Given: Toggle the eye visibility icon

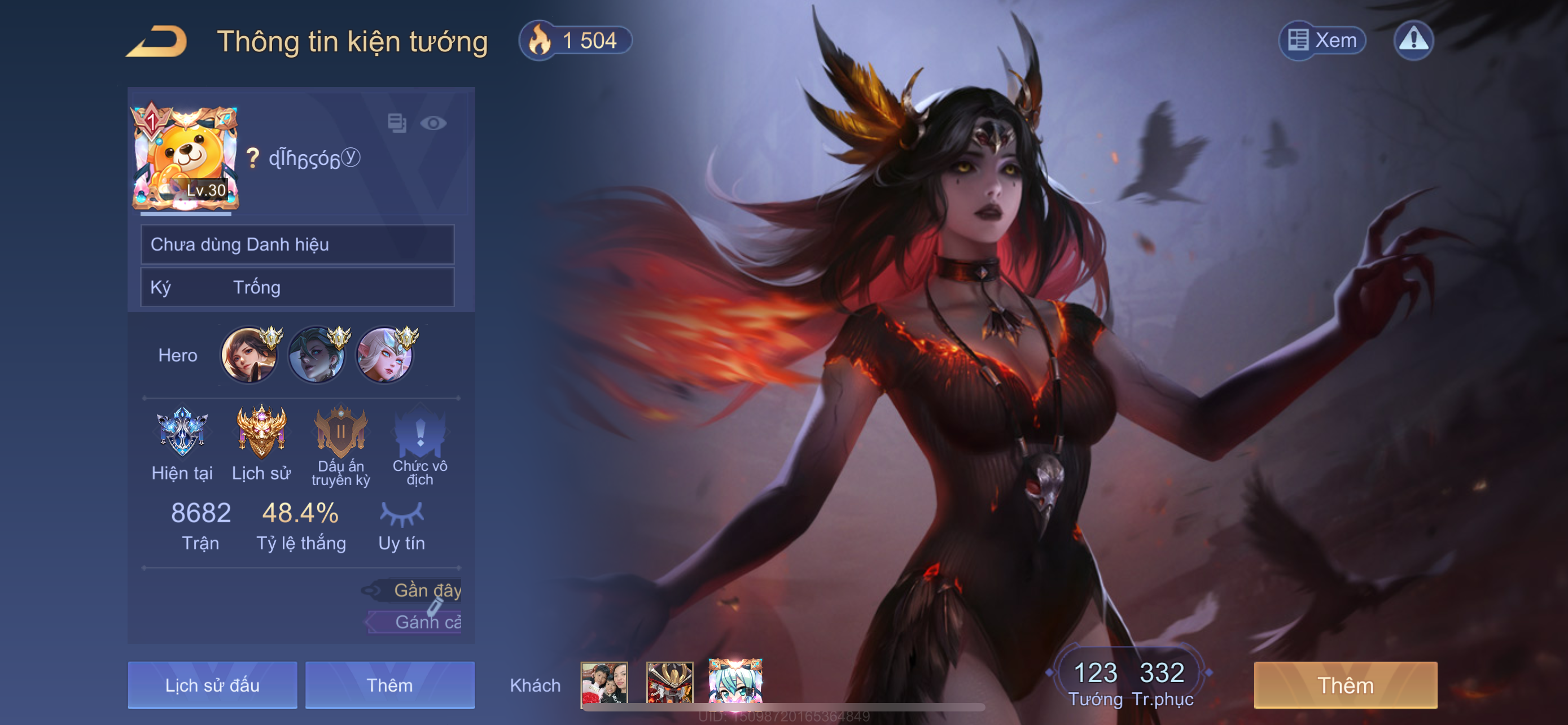Looking at the screenshot, I should point(433,124).
